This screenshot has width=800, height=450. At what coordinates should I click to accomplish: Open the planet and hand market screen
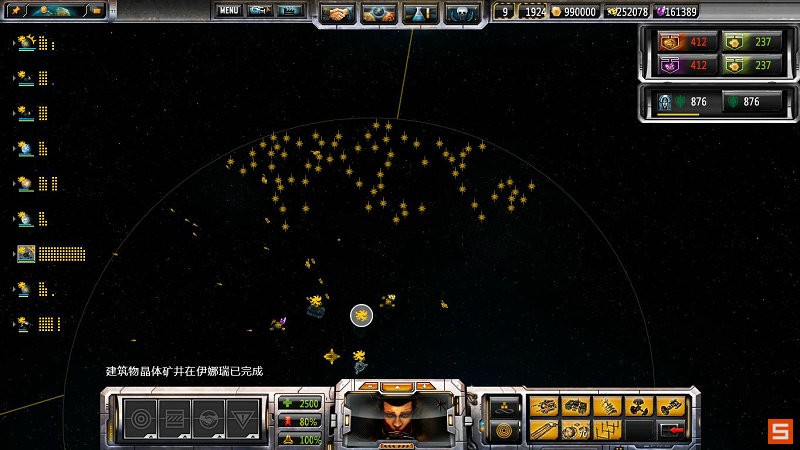pyautogui.click(x=380, y=13)
